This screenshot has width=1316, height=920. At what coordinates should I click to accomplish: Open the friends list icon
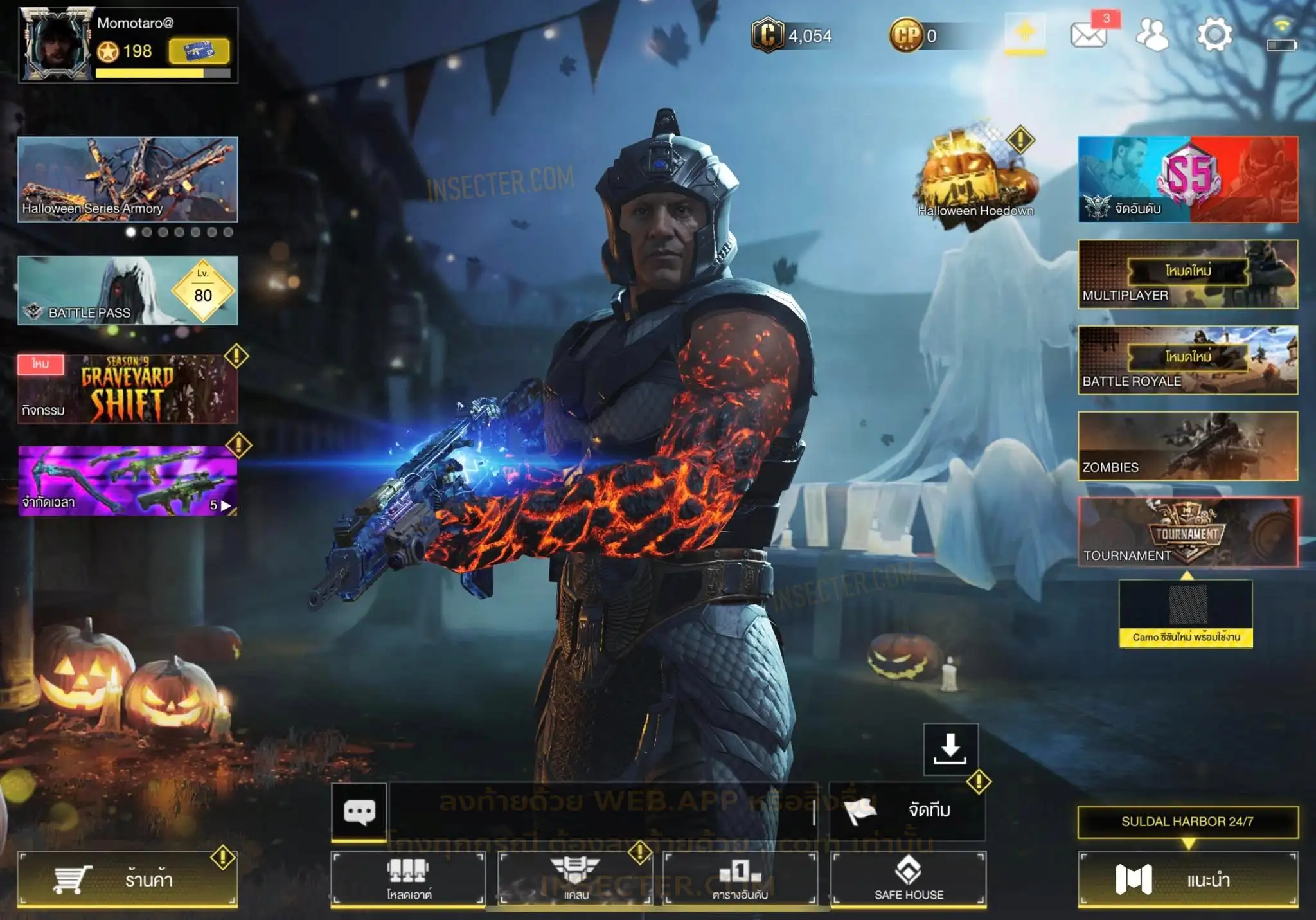tap(1152, 34)
